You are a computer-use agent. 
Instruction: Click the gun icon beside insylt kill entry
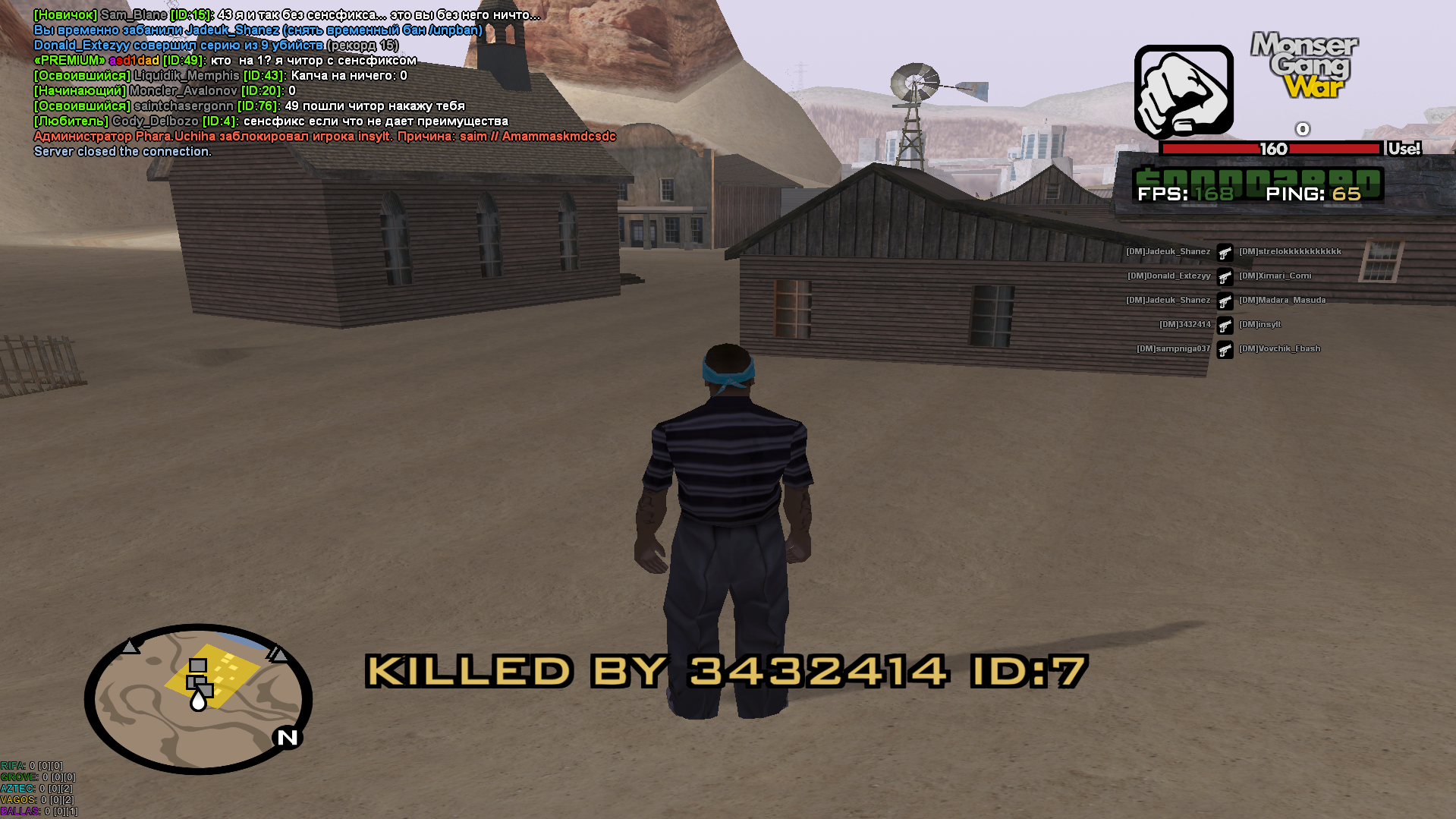click(1226, 326)
